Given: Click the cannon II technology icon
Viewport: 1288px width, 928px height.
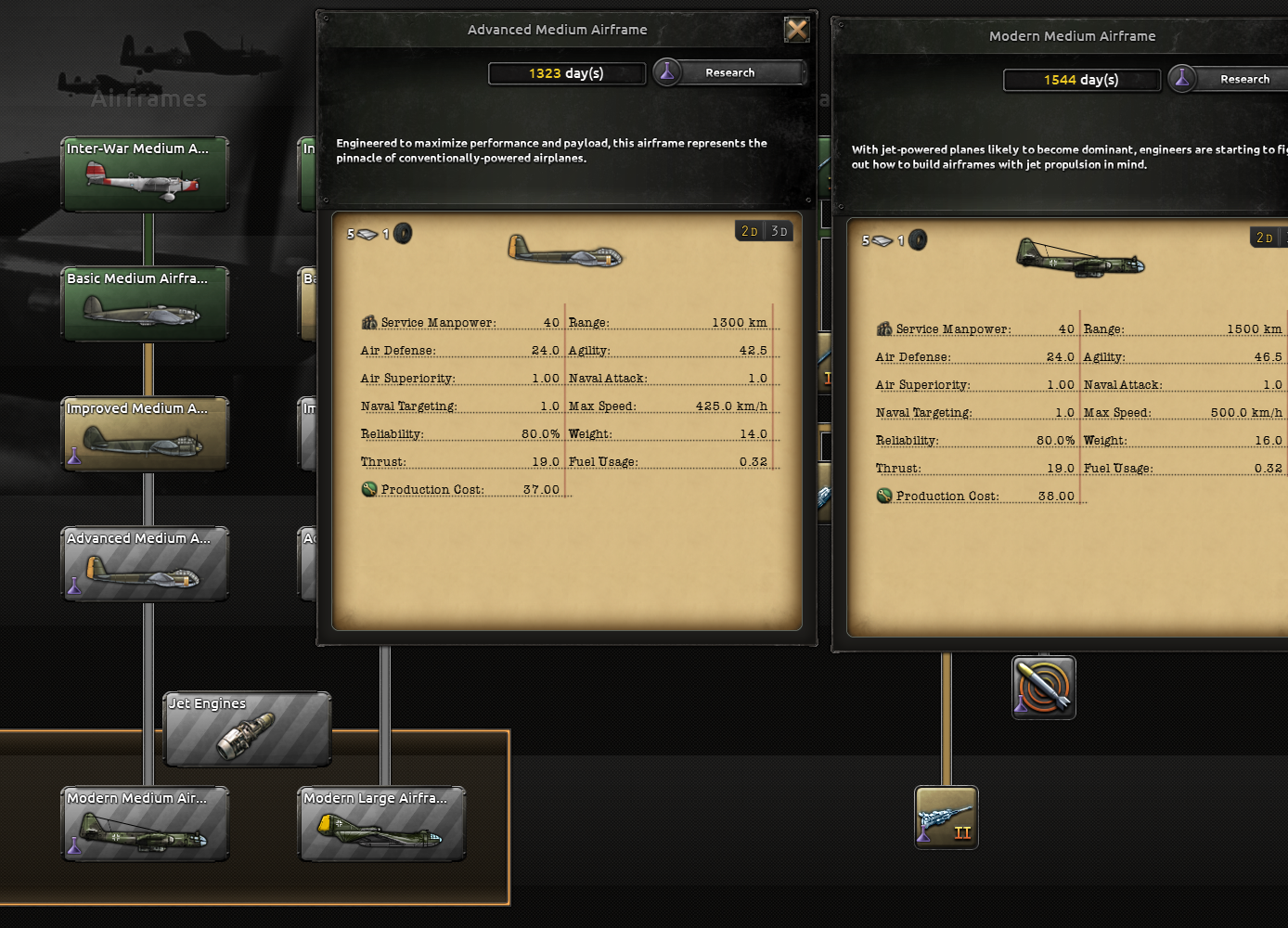Looking at the screenshot, I should point(946,817).
